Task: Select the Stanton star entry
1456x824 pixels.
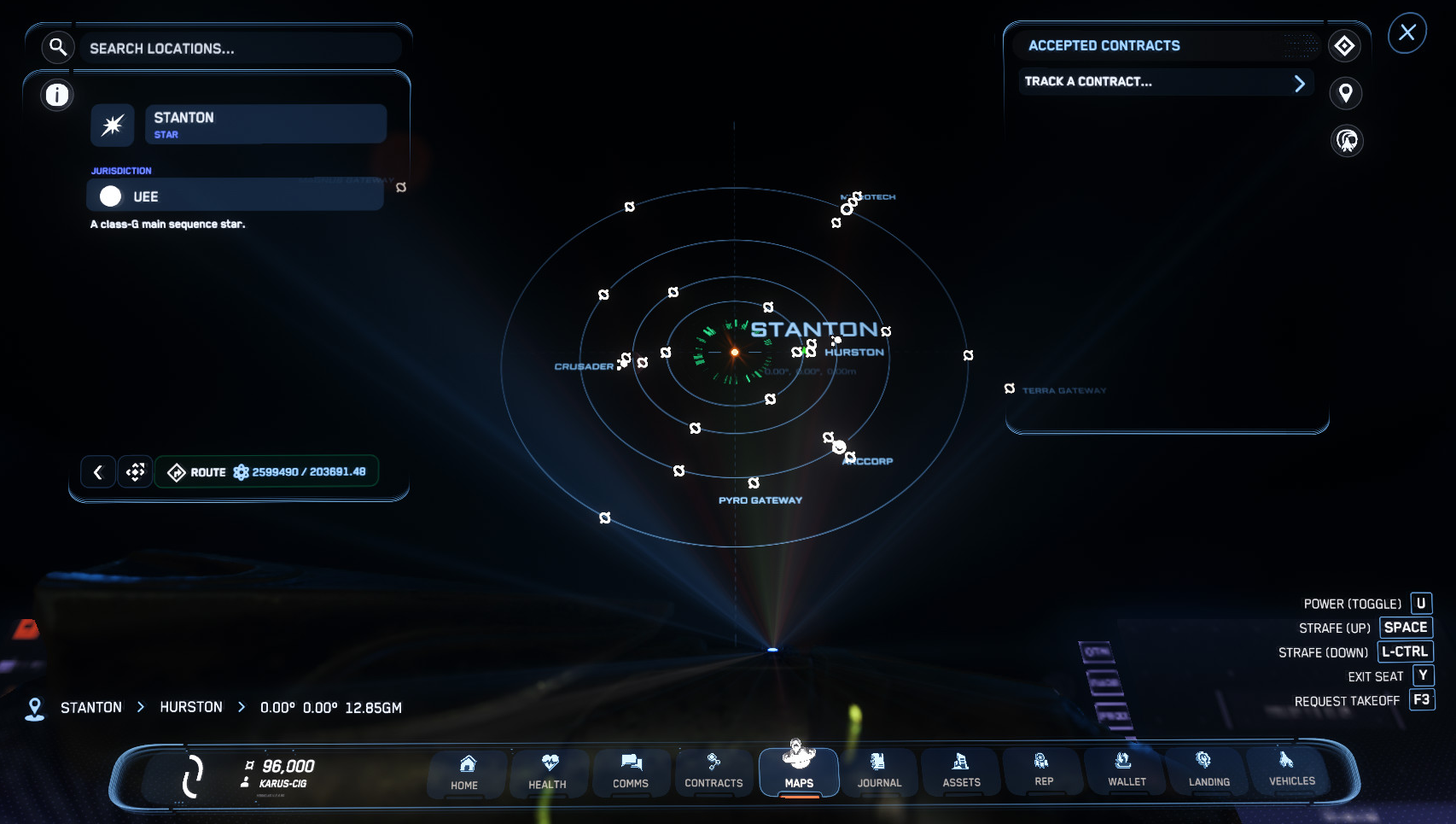Action: 265,124
